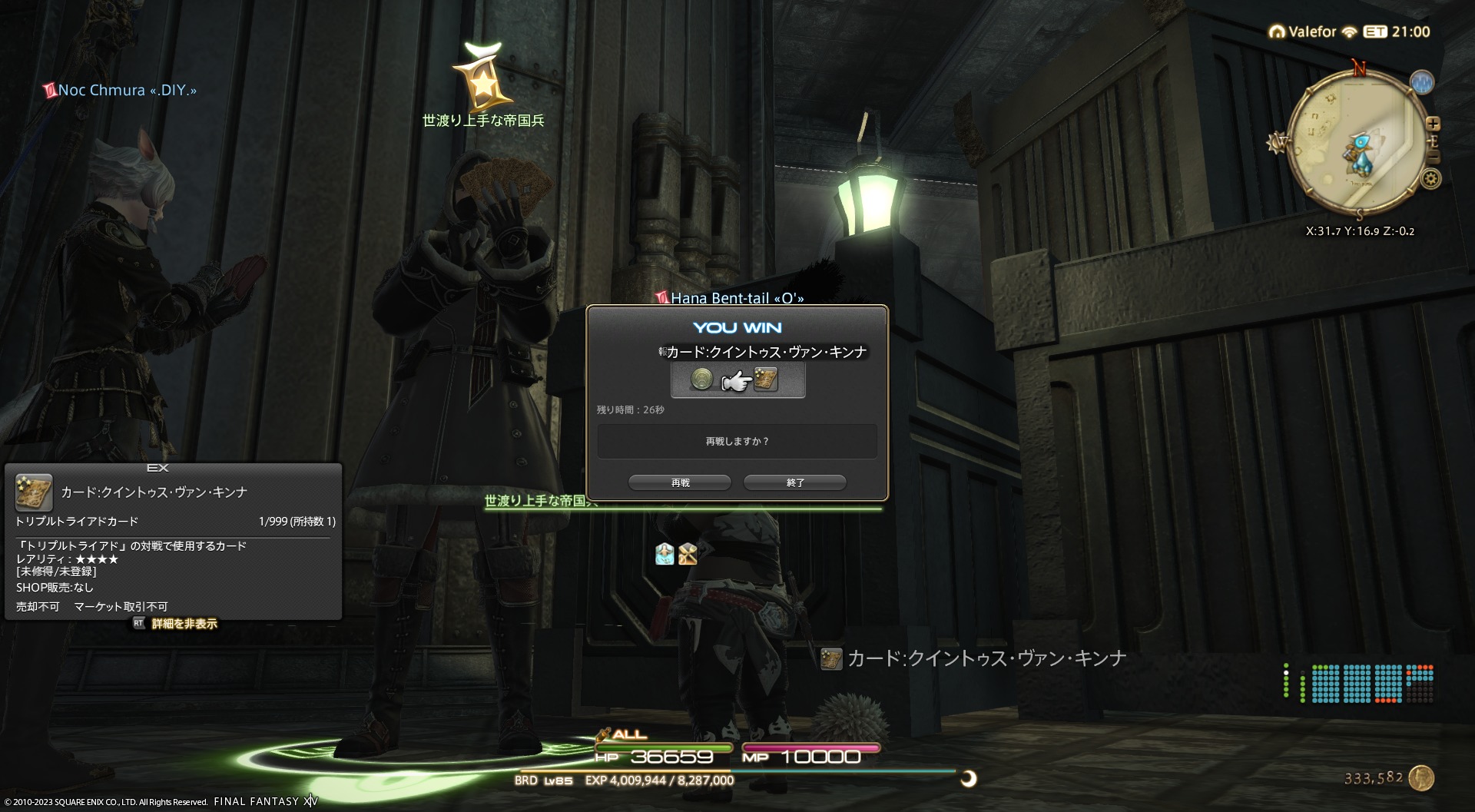Check the rain weather icon by the minimap

pos(1422,82)
